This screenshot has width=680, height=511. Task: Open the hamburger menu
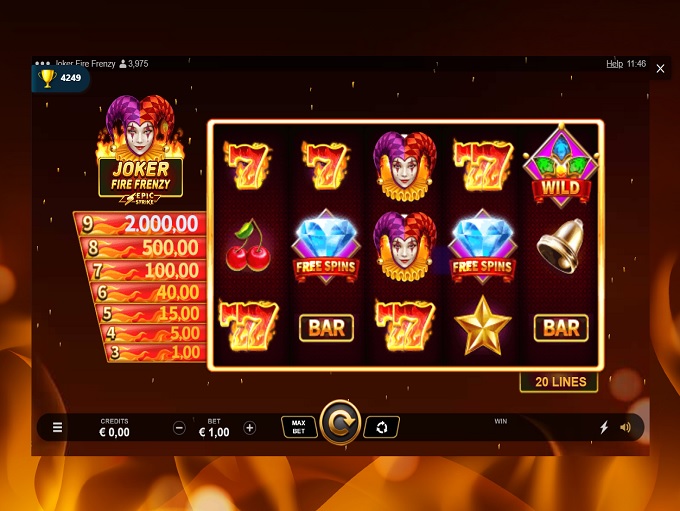(58, 428)
